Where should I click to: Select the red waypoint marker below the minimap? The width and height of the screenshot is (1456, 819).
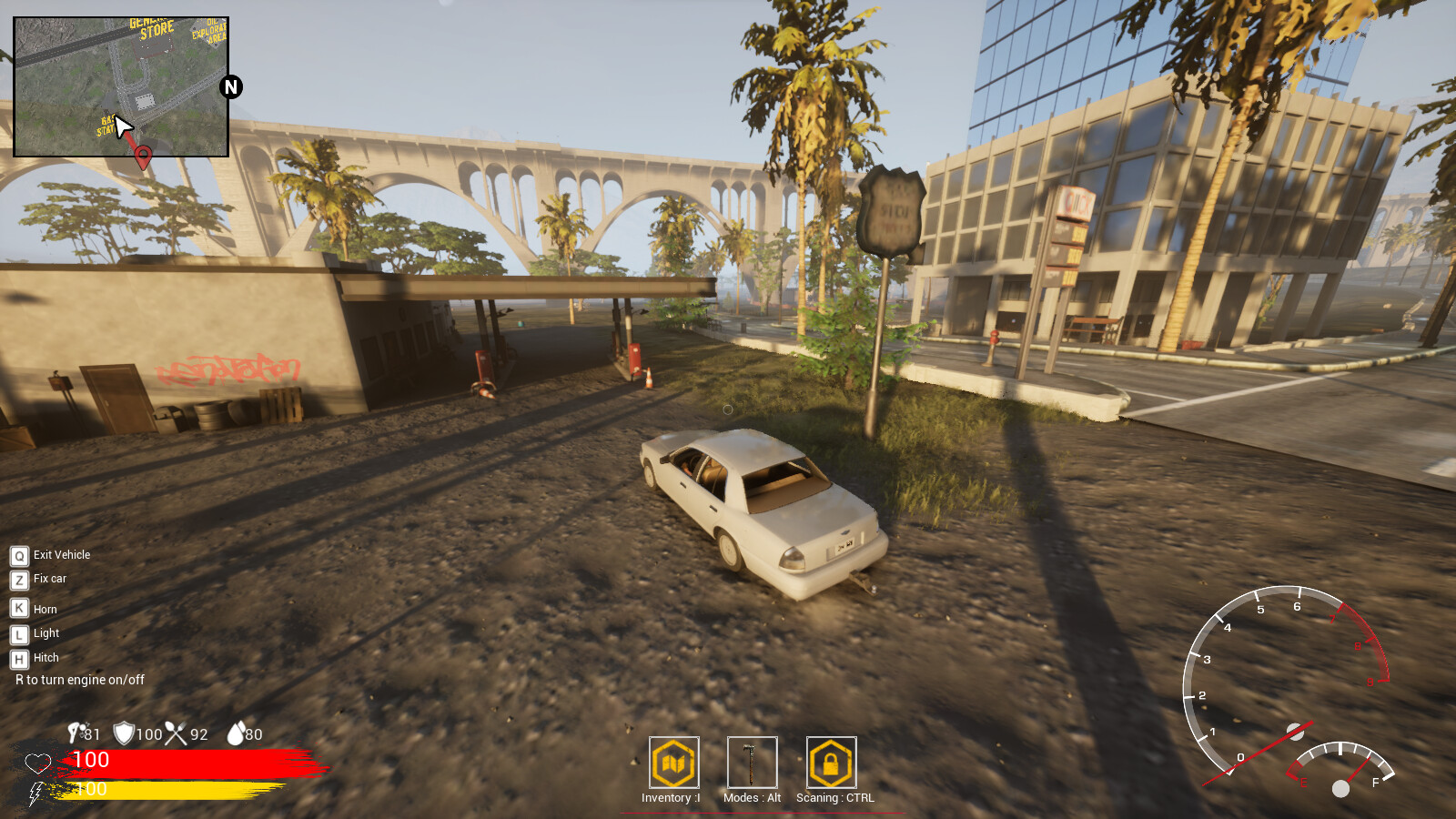(x=142, y=157)
